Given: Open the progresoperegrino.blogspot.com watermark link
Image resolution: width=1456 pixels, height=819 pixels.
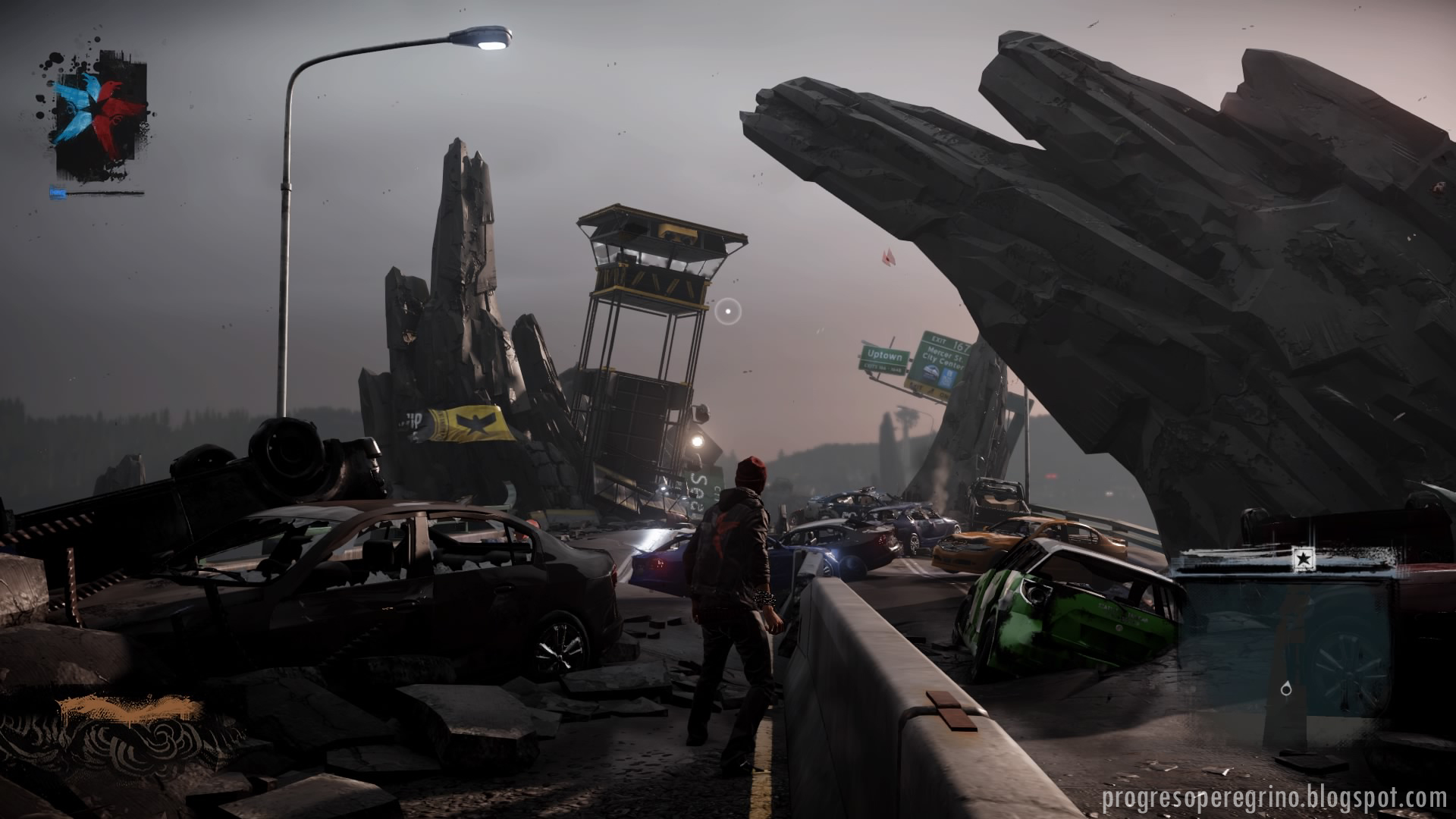Looking at the screenshot, I should [x=1273, y=798].
